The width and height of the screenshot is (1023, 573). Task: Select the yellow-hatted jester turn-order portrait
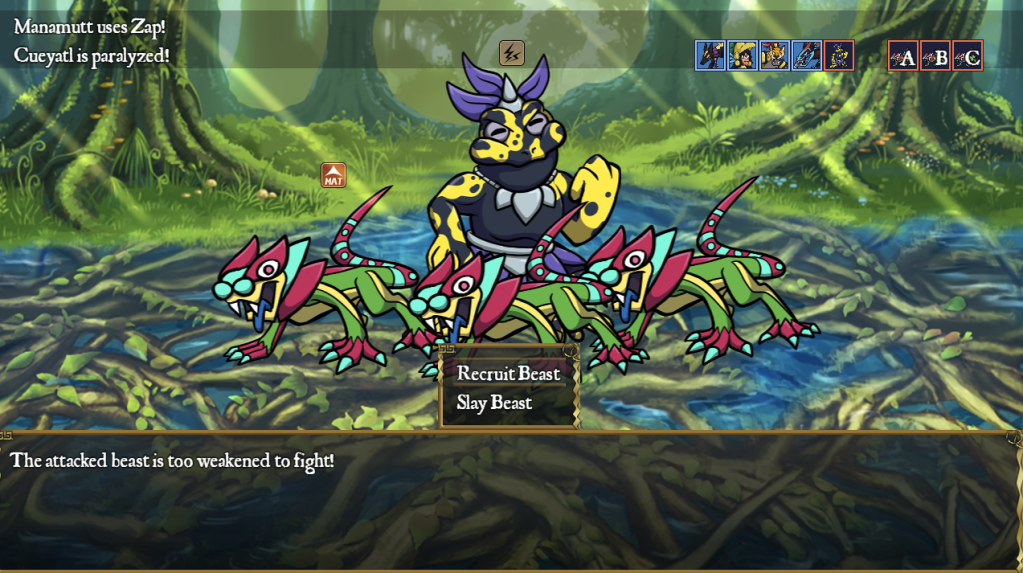(x=743, y=55)
